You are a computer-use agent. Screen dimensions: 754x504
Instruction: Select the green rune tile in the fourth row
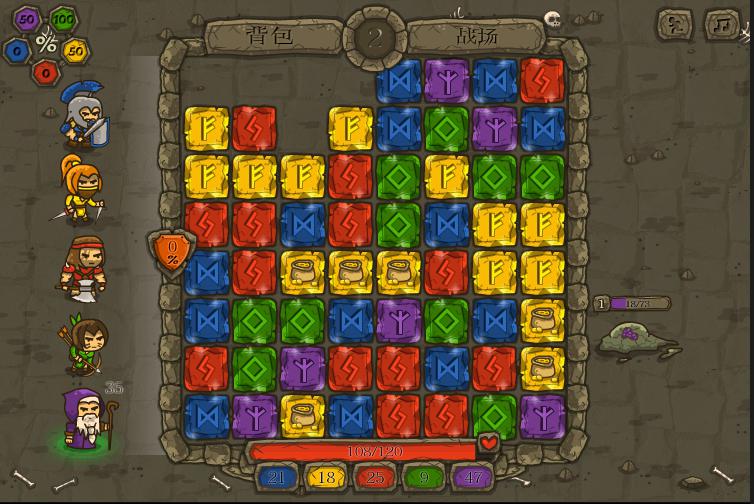[398, 224]
